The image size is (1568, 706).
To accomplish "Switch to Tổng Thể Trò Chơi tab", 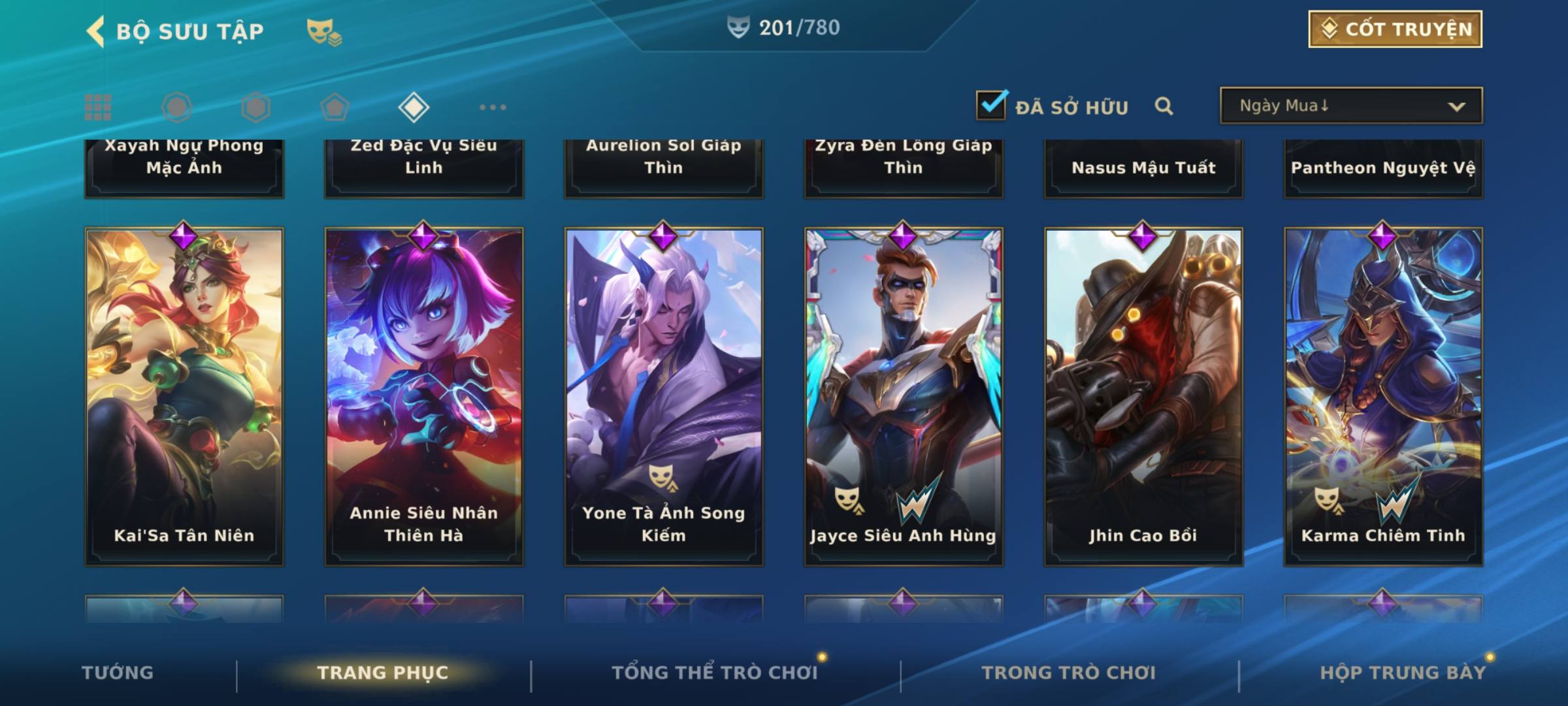I will pos(715,673).
